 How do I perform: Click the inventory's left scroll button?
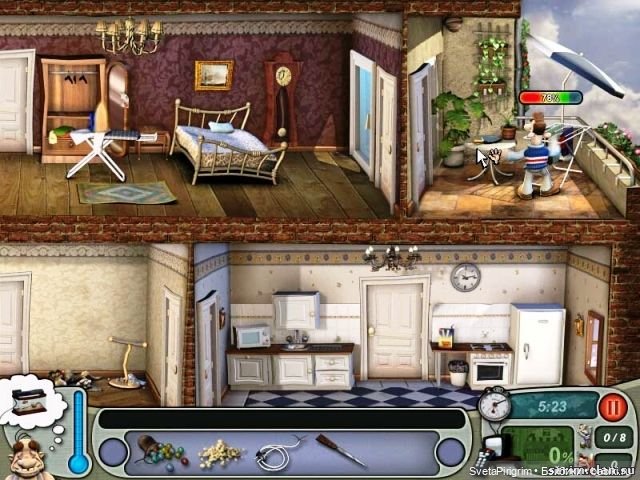tap(113, 452)
